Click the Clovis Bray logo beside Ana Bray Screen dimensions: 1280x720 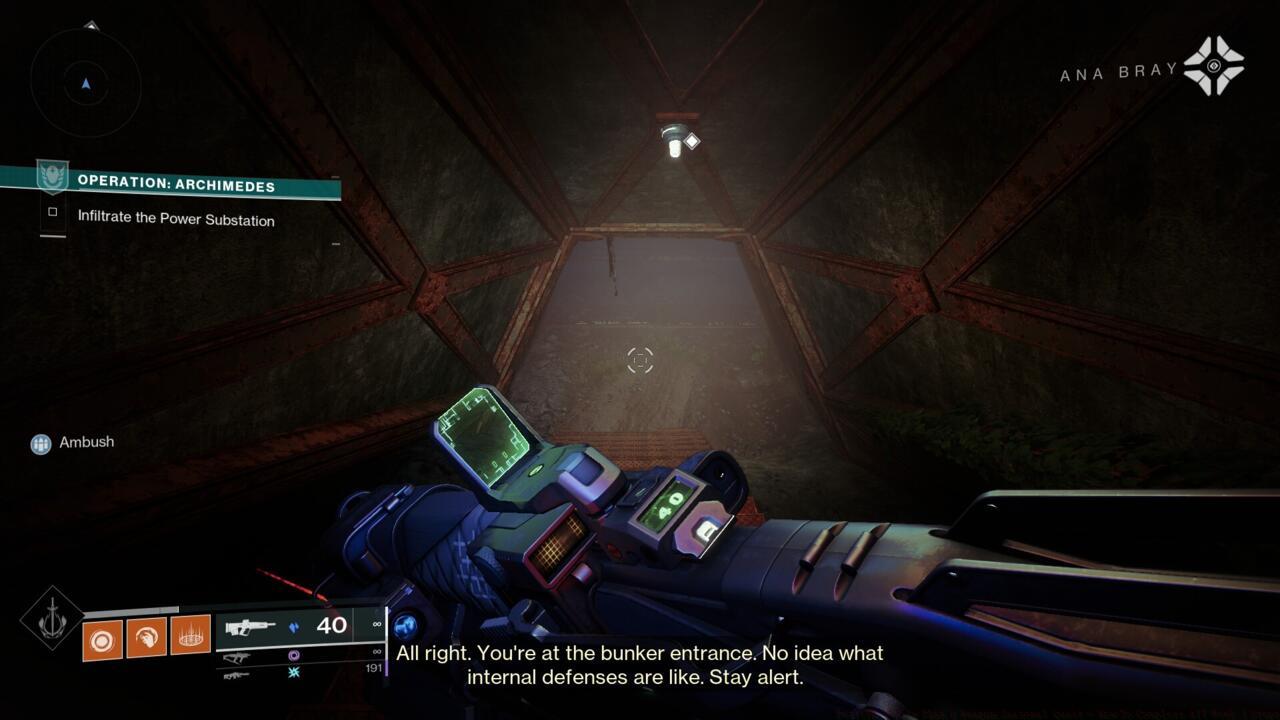pos(1213,68)
